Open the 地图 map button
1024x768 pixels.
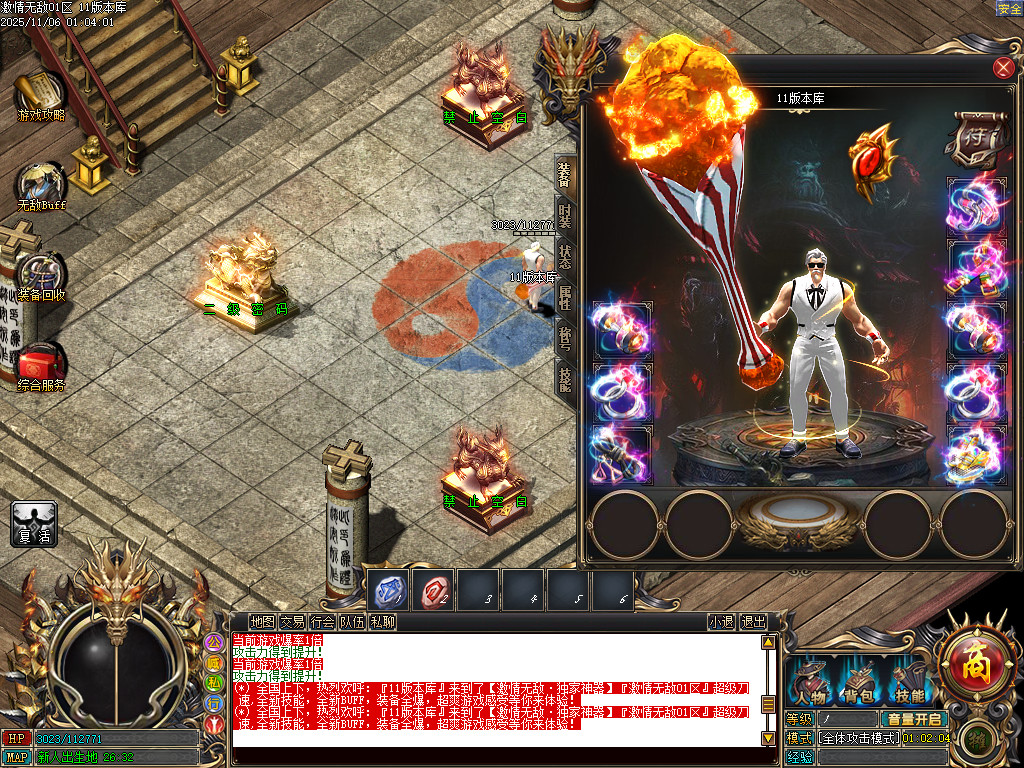coord(262,622)
